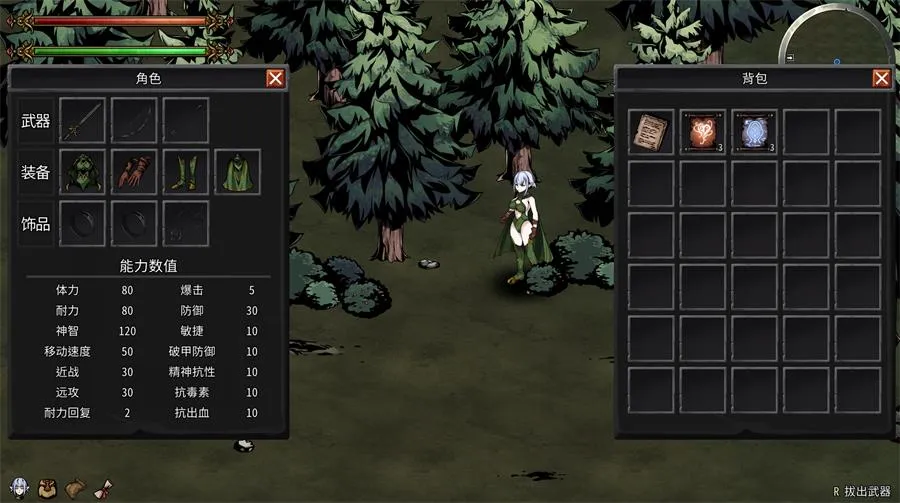Click the brown sack pouch icon
The height and width of the screenshot is (503, 900).
click(x=76, y=488)
